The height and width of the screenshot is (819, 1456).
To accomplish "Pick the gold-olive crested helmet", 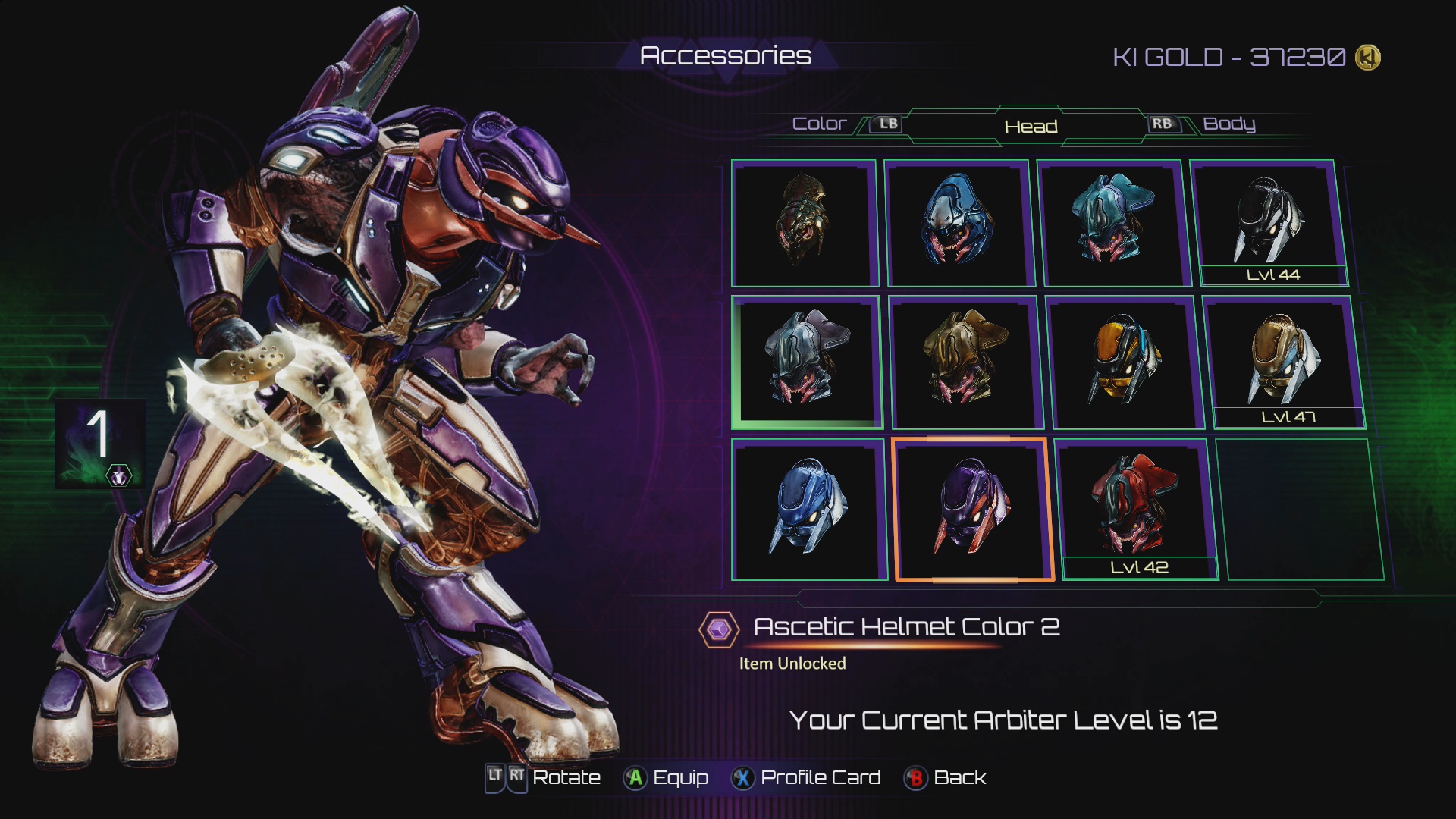I will point(965,361).
